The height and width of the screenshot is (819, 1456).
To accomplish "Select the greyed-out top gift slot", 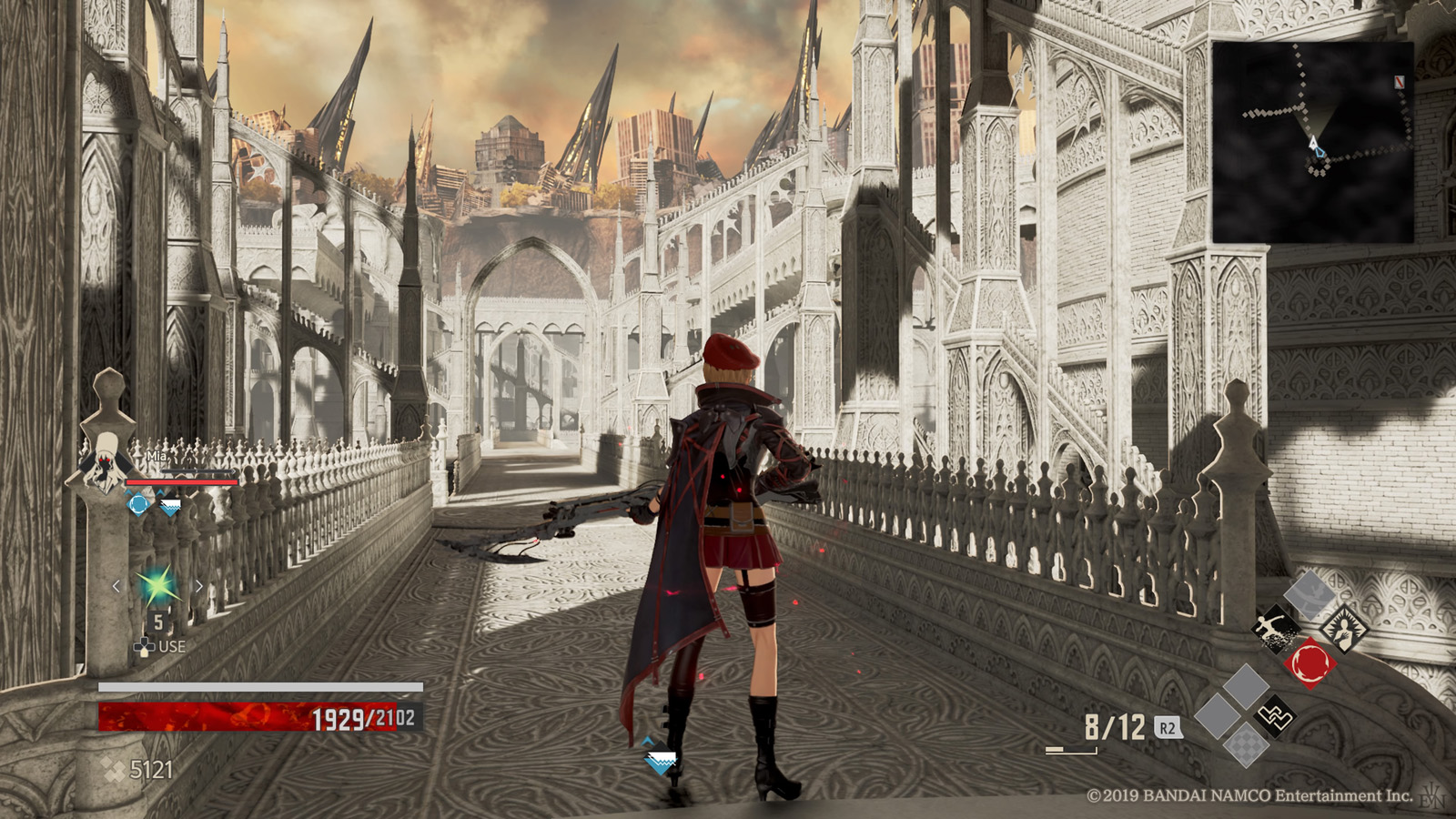I will pos(1309,593).
